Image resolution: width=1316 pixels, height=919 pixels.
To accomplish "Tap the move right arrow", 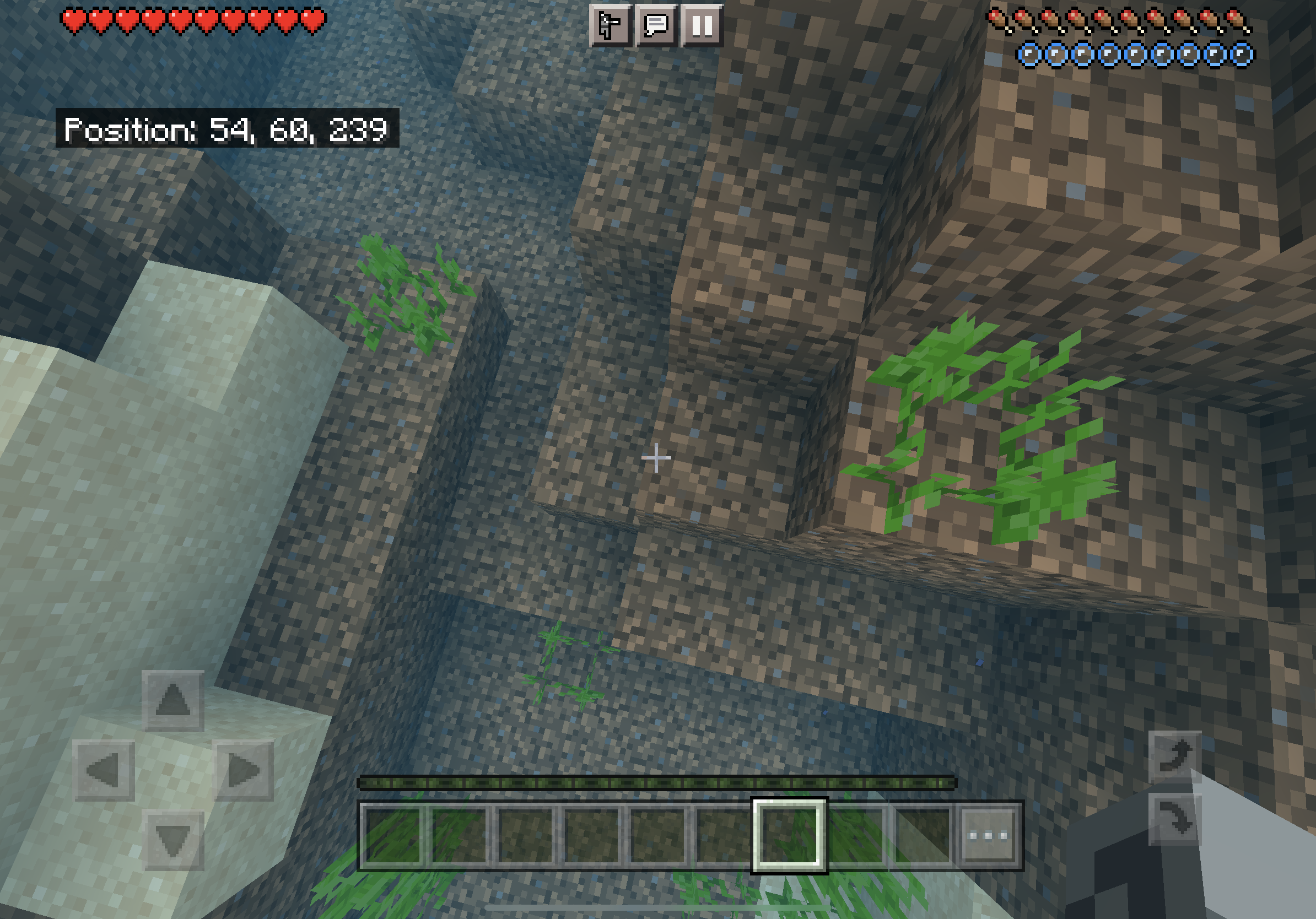I will (244, 771).
